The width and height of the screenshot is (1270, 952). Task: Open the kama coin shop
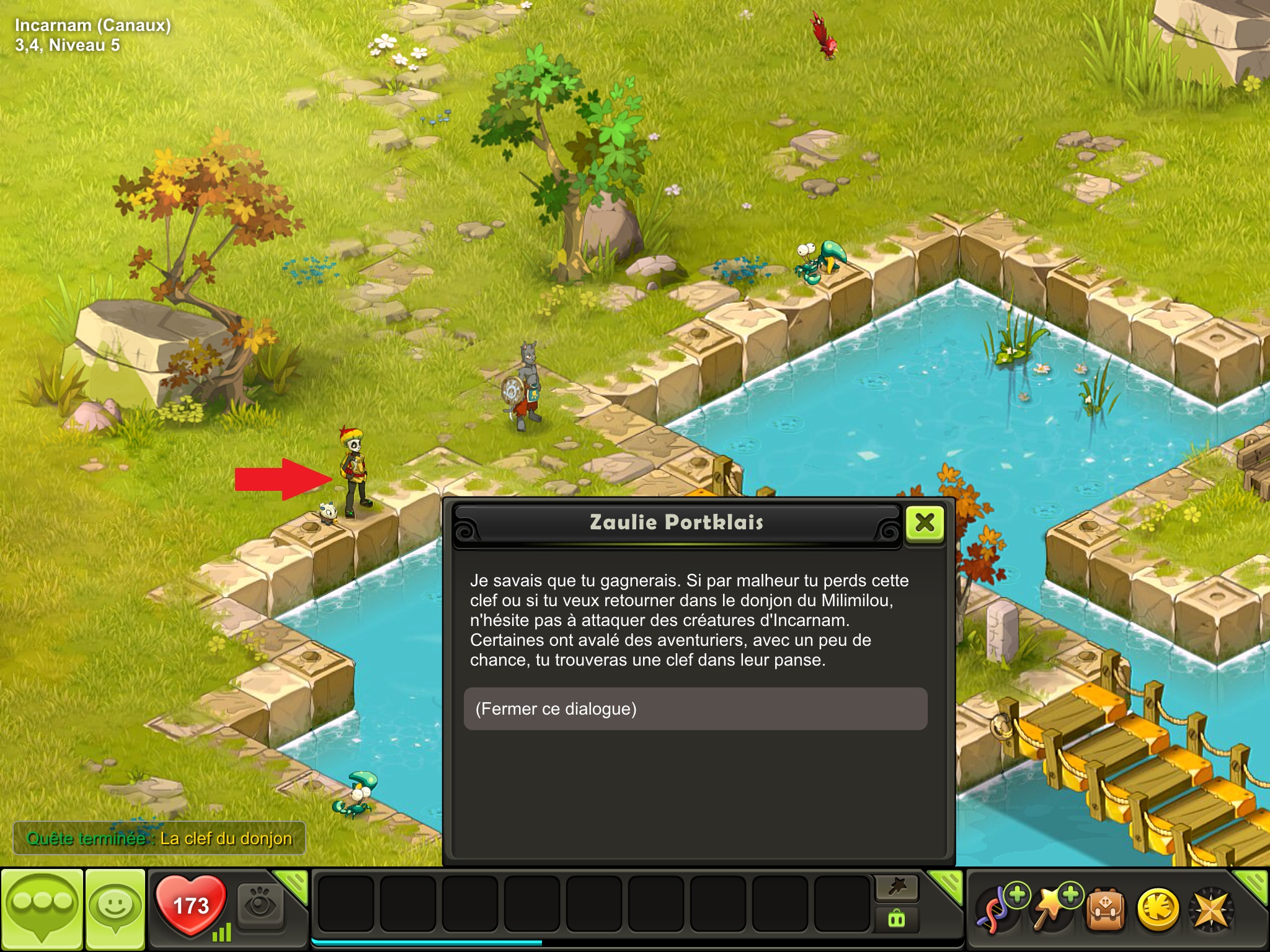(x=1158, y=910)
